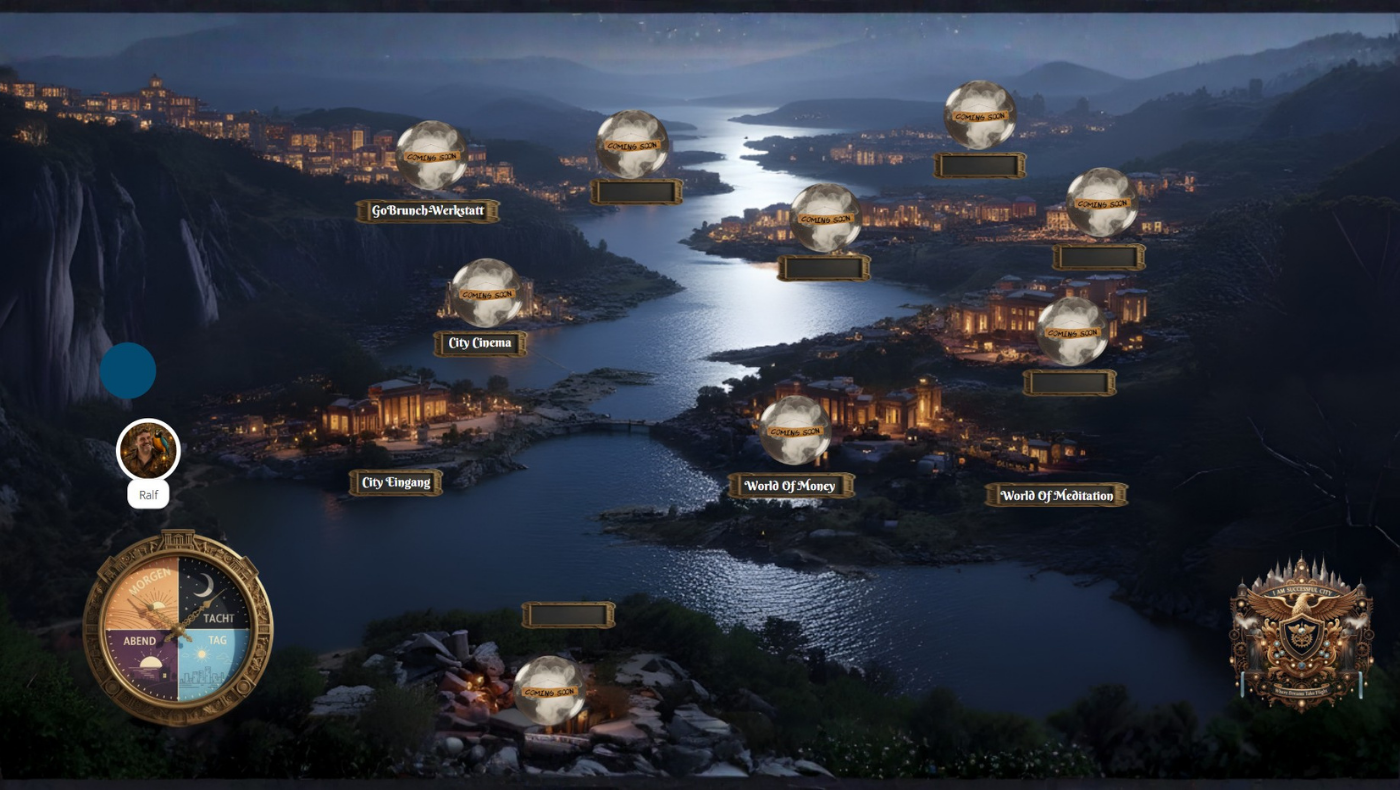This screenshot has height=790, width=1400.
Task: Open the I Am Successful City crest
Action: tap(1301, 633)
